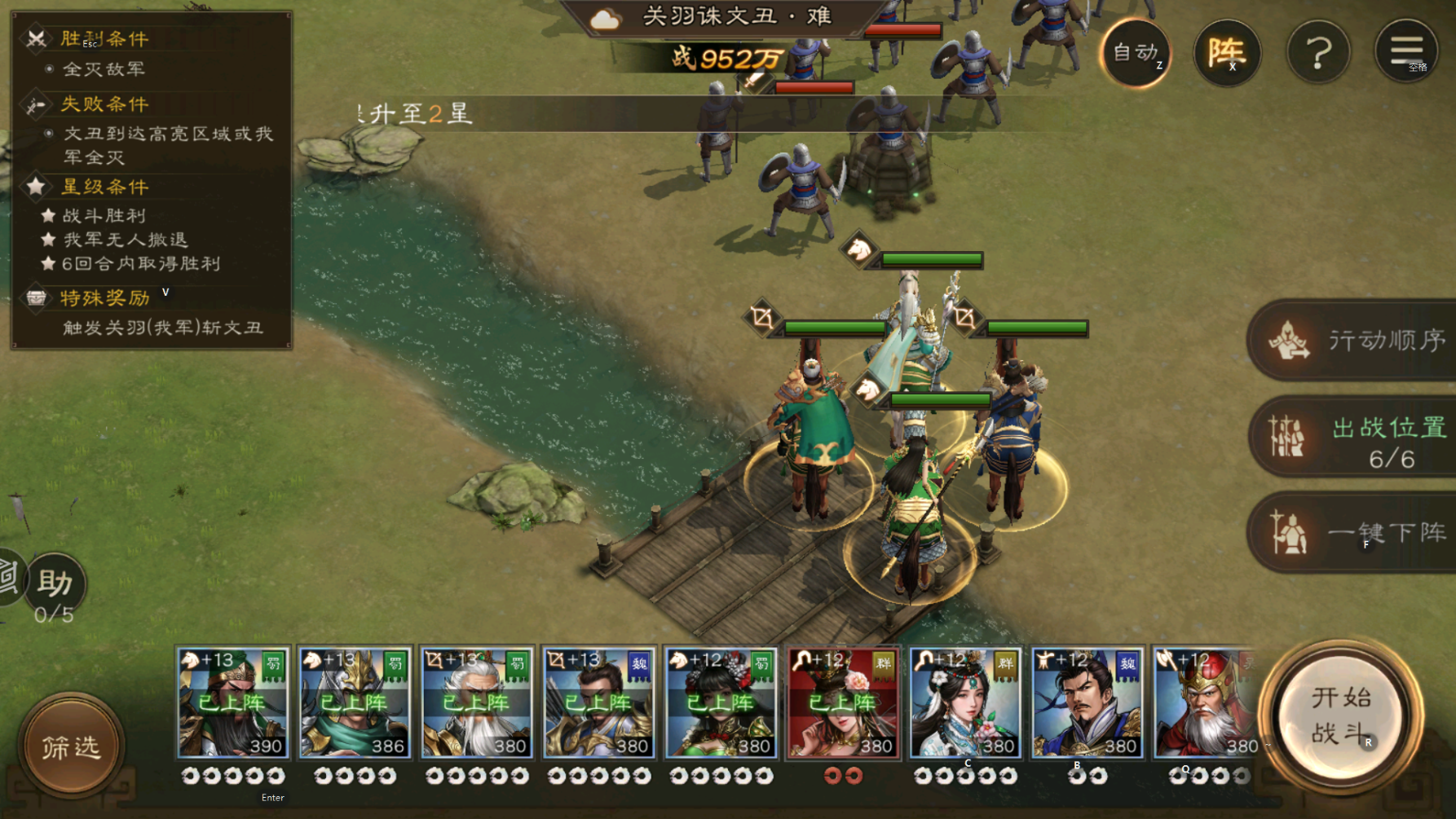Expand the 特殊奖励 special reward section
The height and width of the screenshot is (819, 1456).
click(x=104, y=297)
